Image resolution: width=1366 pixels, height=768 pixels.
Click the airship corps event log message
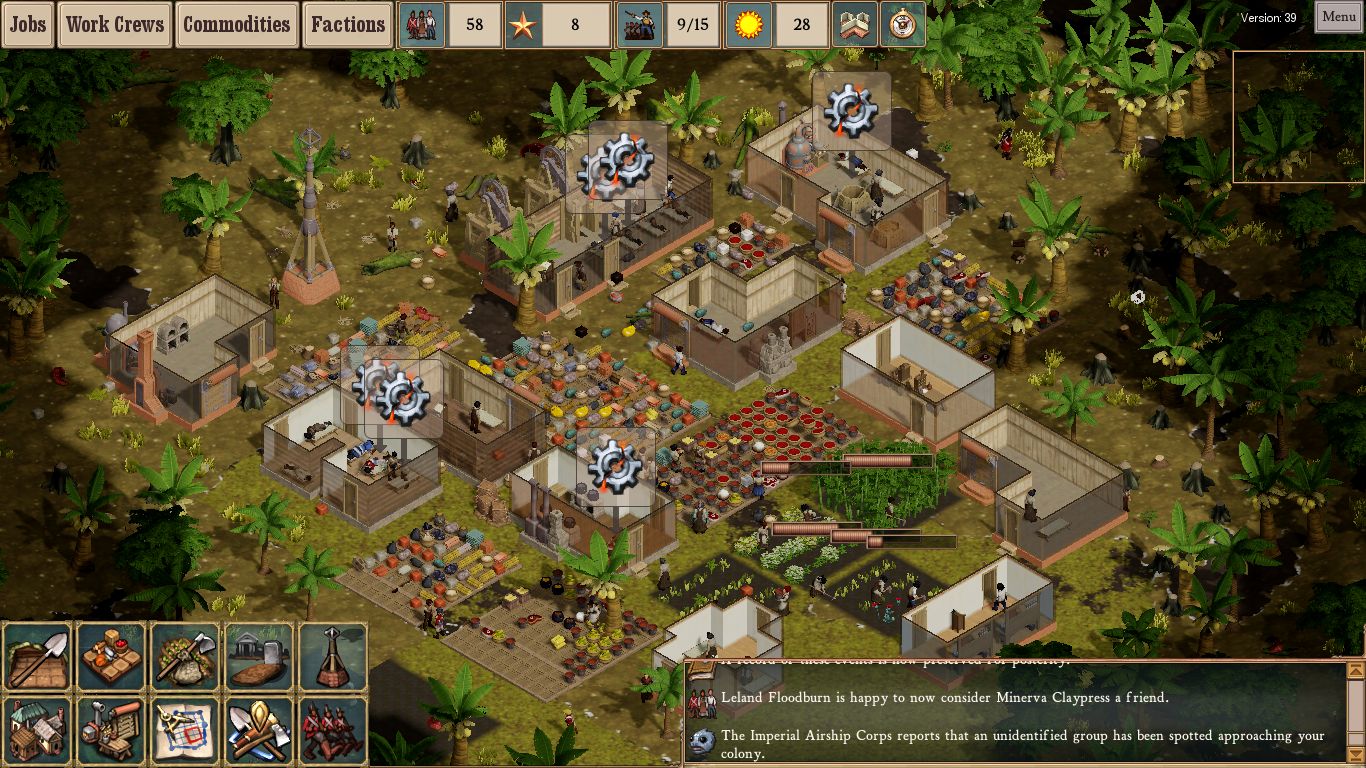(x=1020, y=744)
